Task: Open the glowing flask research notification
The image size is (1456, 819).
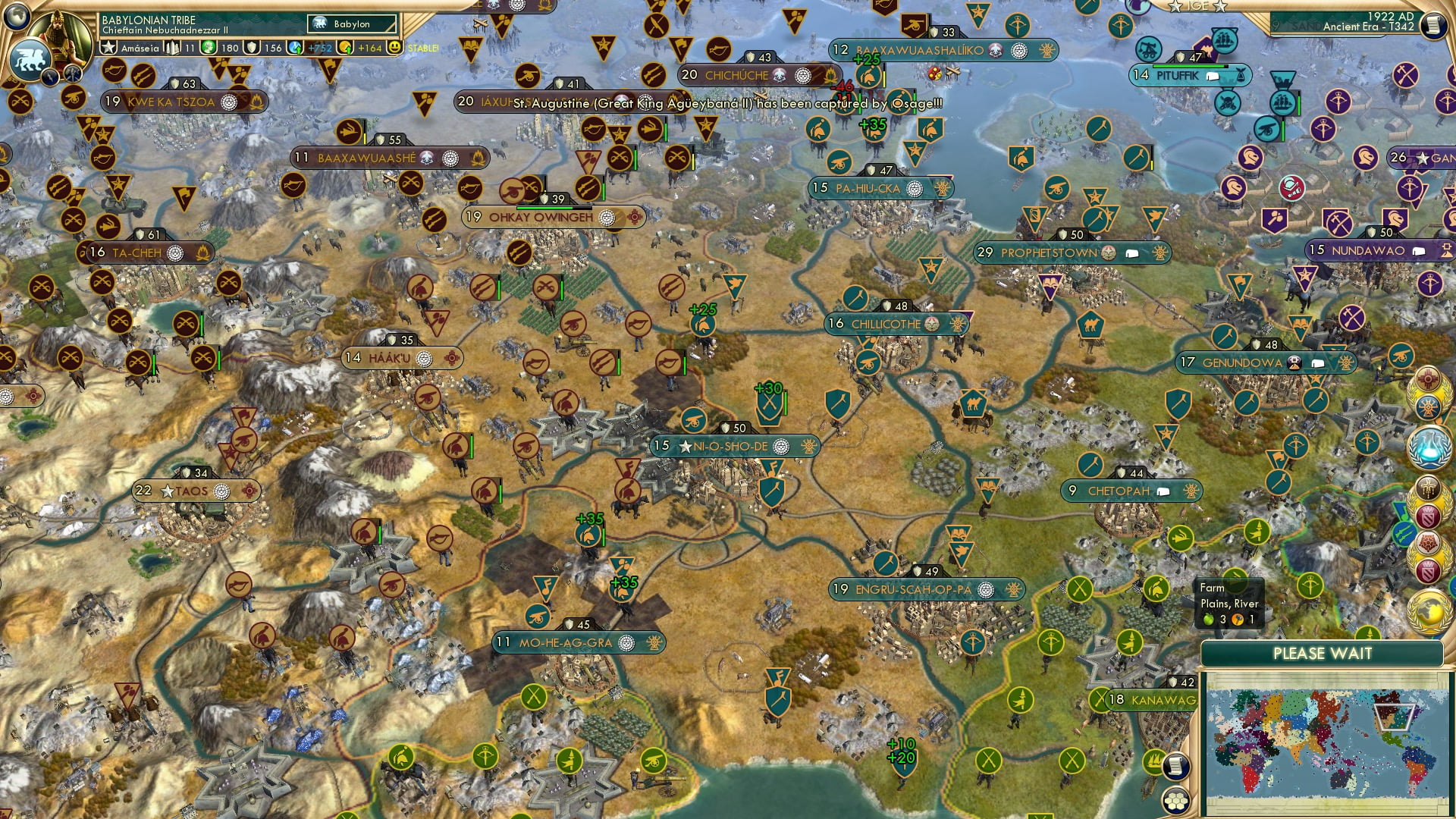Action: pyautogui.click(x=1429, y=447)
